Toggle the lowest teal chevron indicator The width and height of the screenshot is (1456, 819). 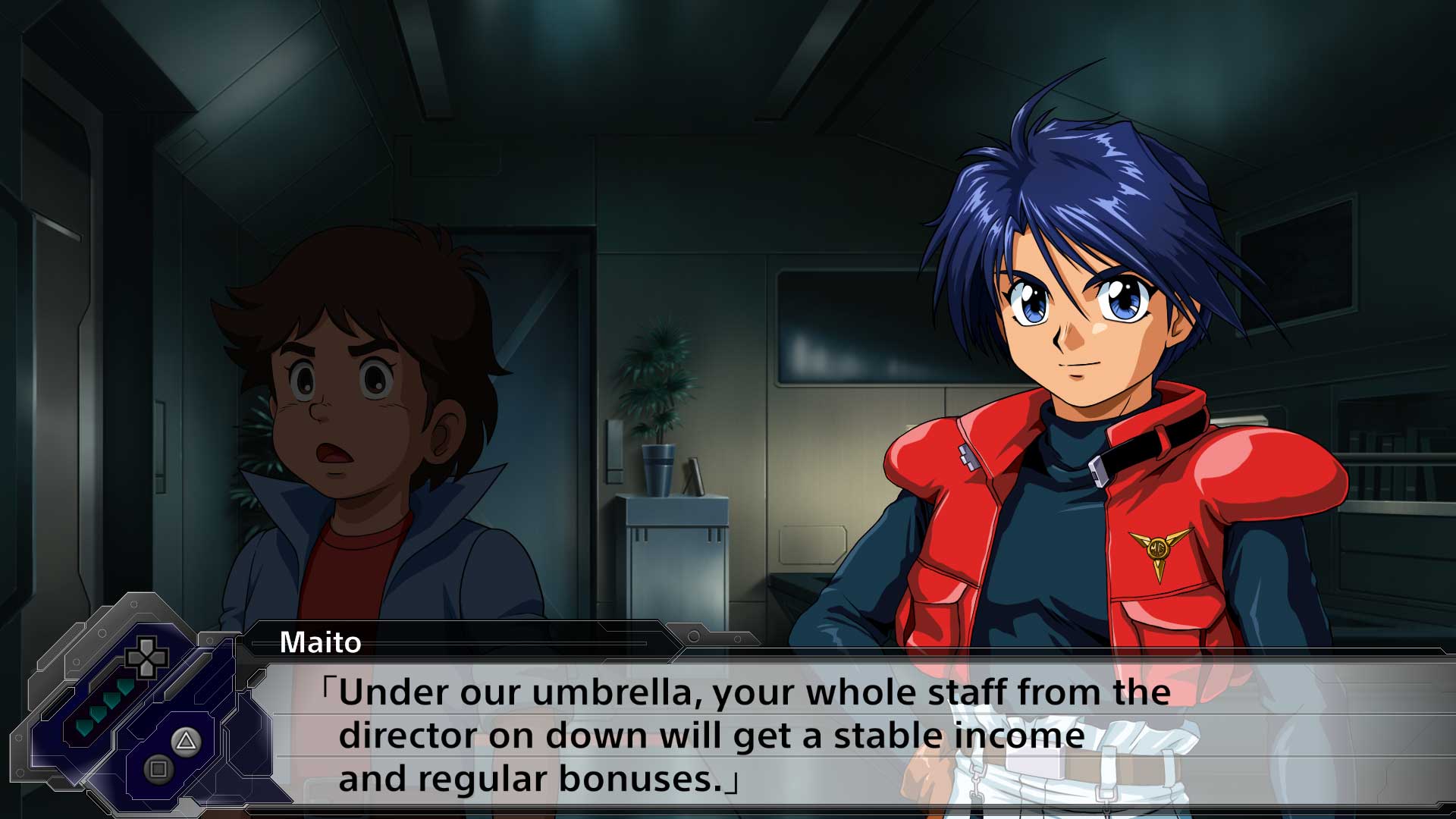click(x=83, y=727)
